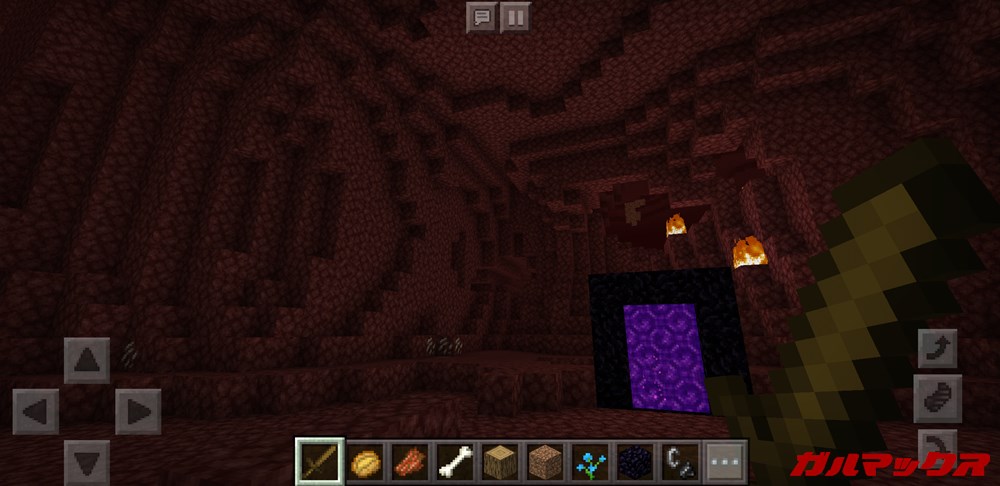
Task: Select the bread hotbar slot
Action: pyautogui.click(x=365, y=463)
